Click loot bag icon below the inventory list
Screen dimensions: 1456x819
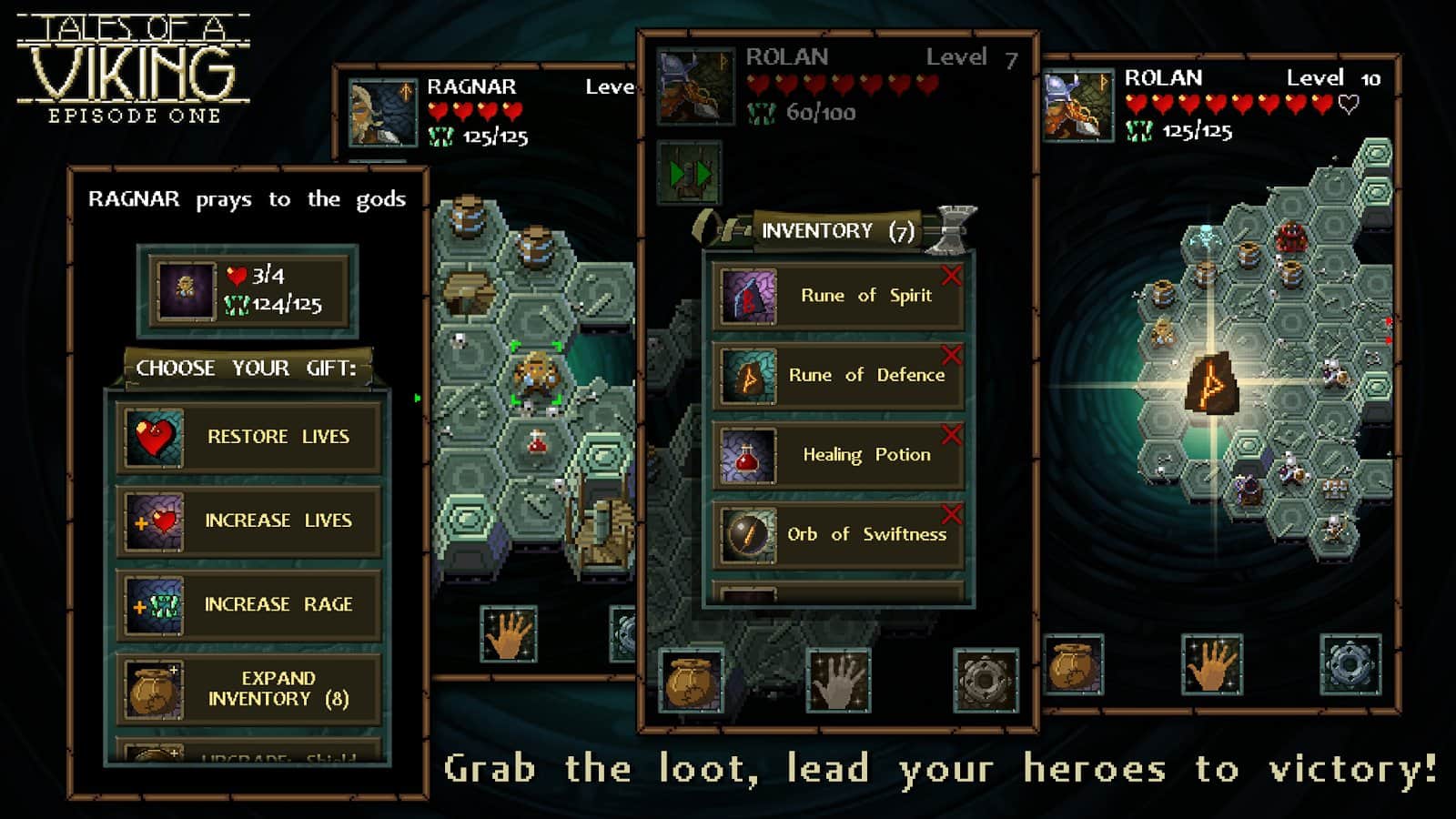click(x=692, y=681)
